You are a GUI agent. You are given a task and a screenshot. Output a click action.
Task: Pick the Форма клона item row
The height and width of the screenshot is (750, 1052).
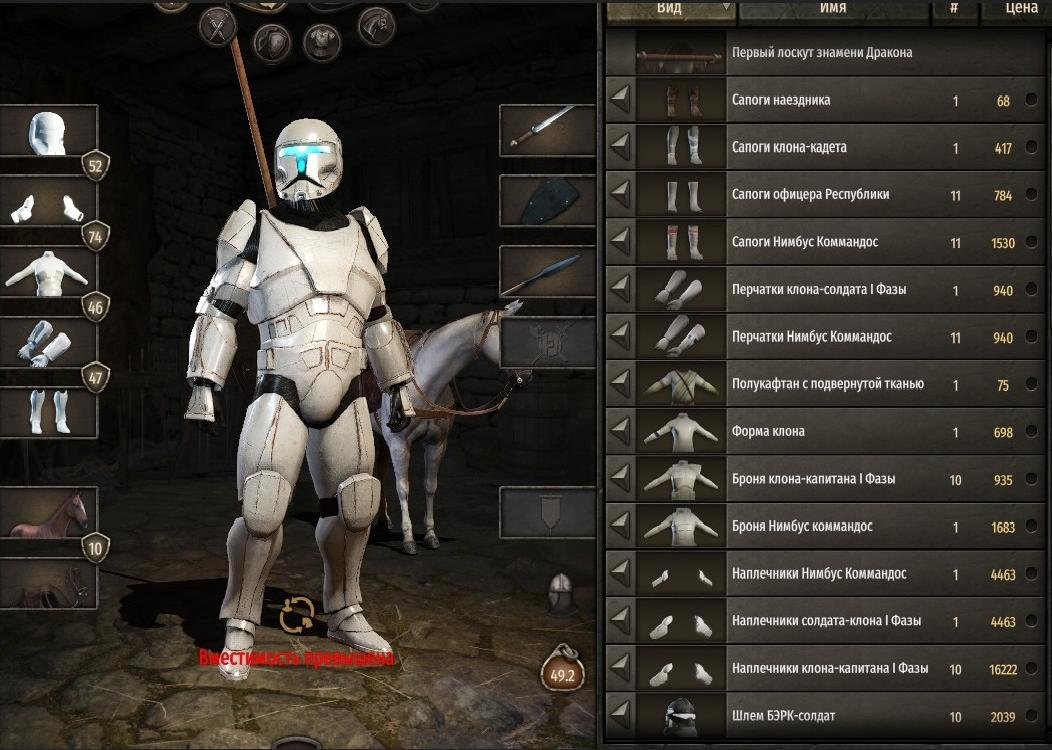(818, 432)
